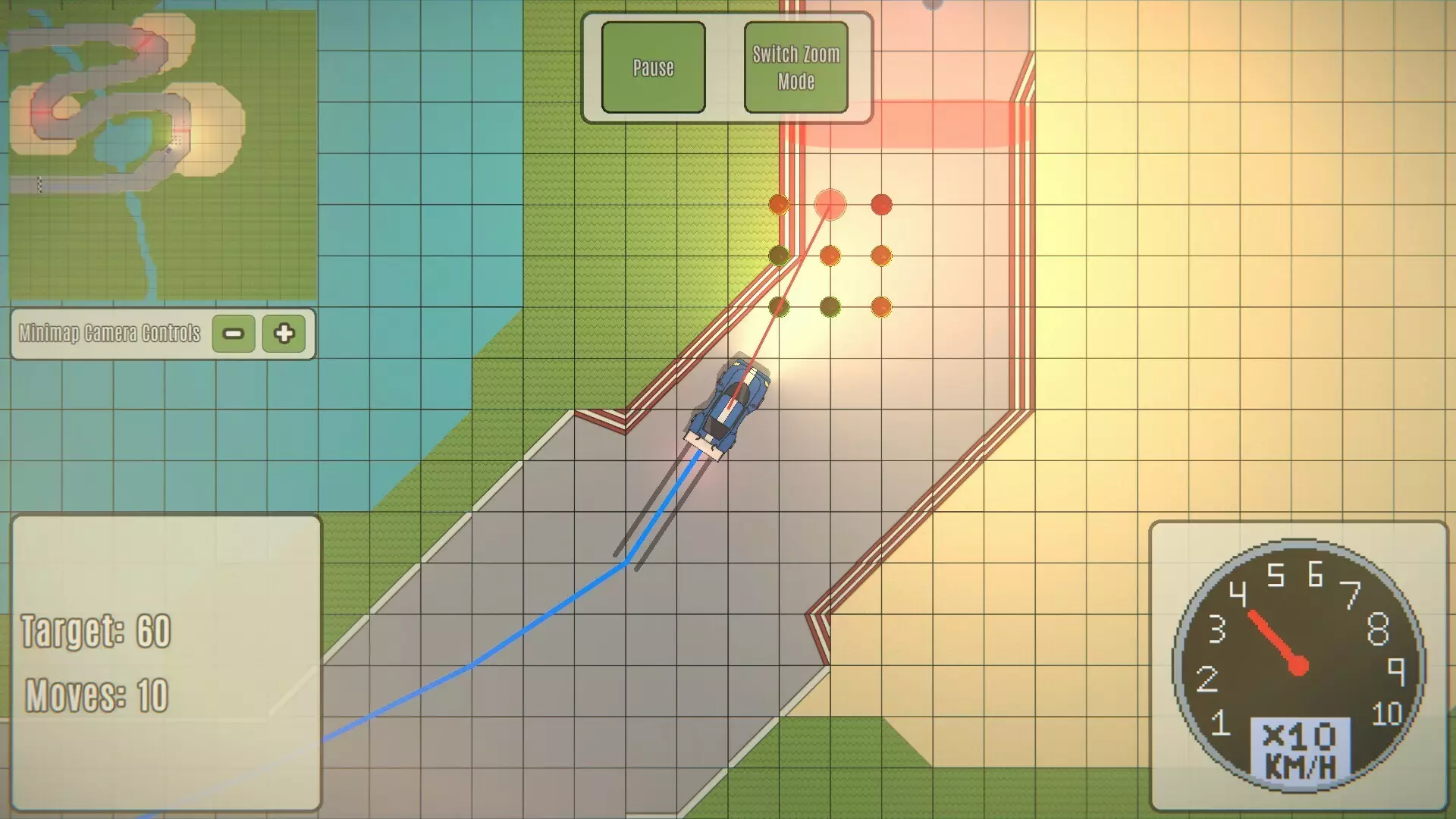Pick the orange top-left move dot
Screen dimensions: 1456x819
[779, 205]
